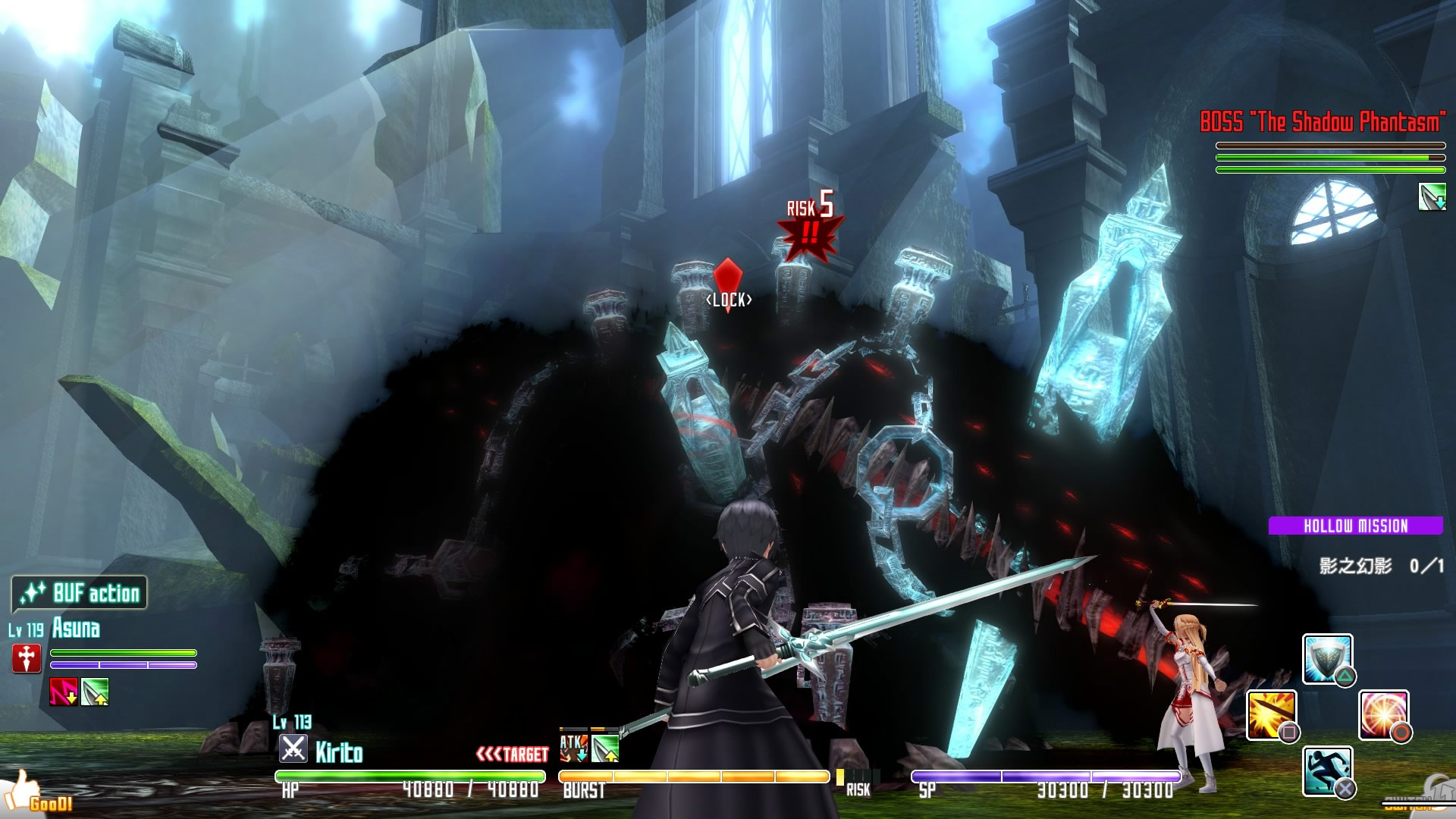Image resolution: width=1456 pixels, height=819 pixels.
Task: Inspect Asuna's red zigzag debuff icon
Action: (x=63, y=692)
